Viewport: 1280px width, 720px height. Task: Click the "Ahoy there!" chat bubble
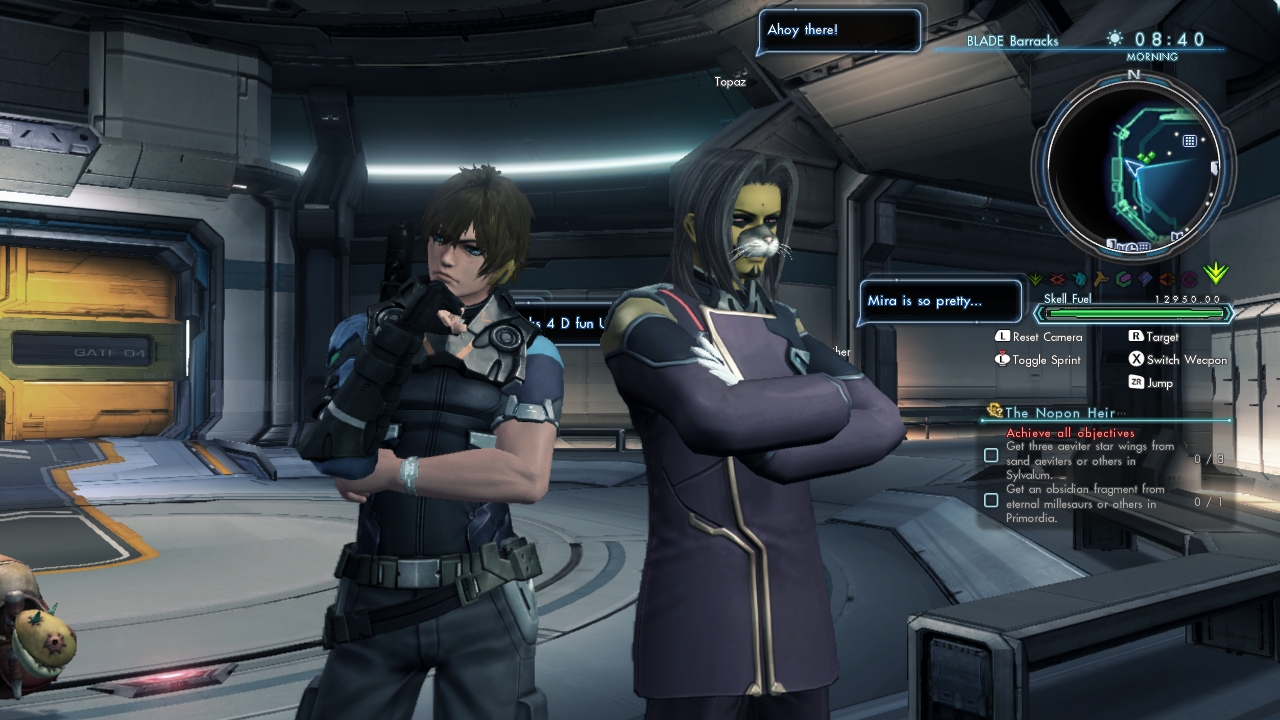coord(838,30)
